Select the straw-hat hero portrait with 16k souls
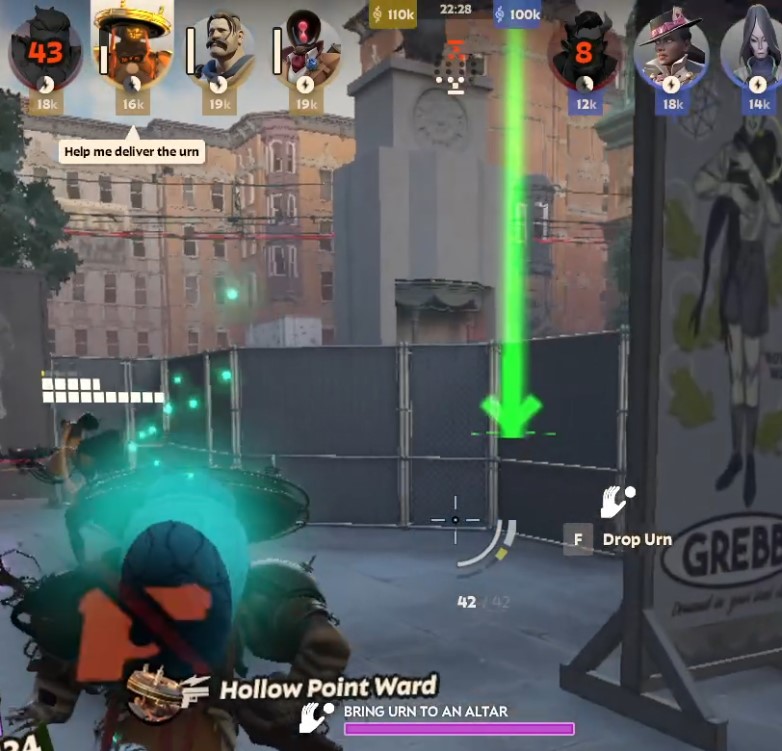The width and height of the screenshot is (782, 751). [132, 46]
